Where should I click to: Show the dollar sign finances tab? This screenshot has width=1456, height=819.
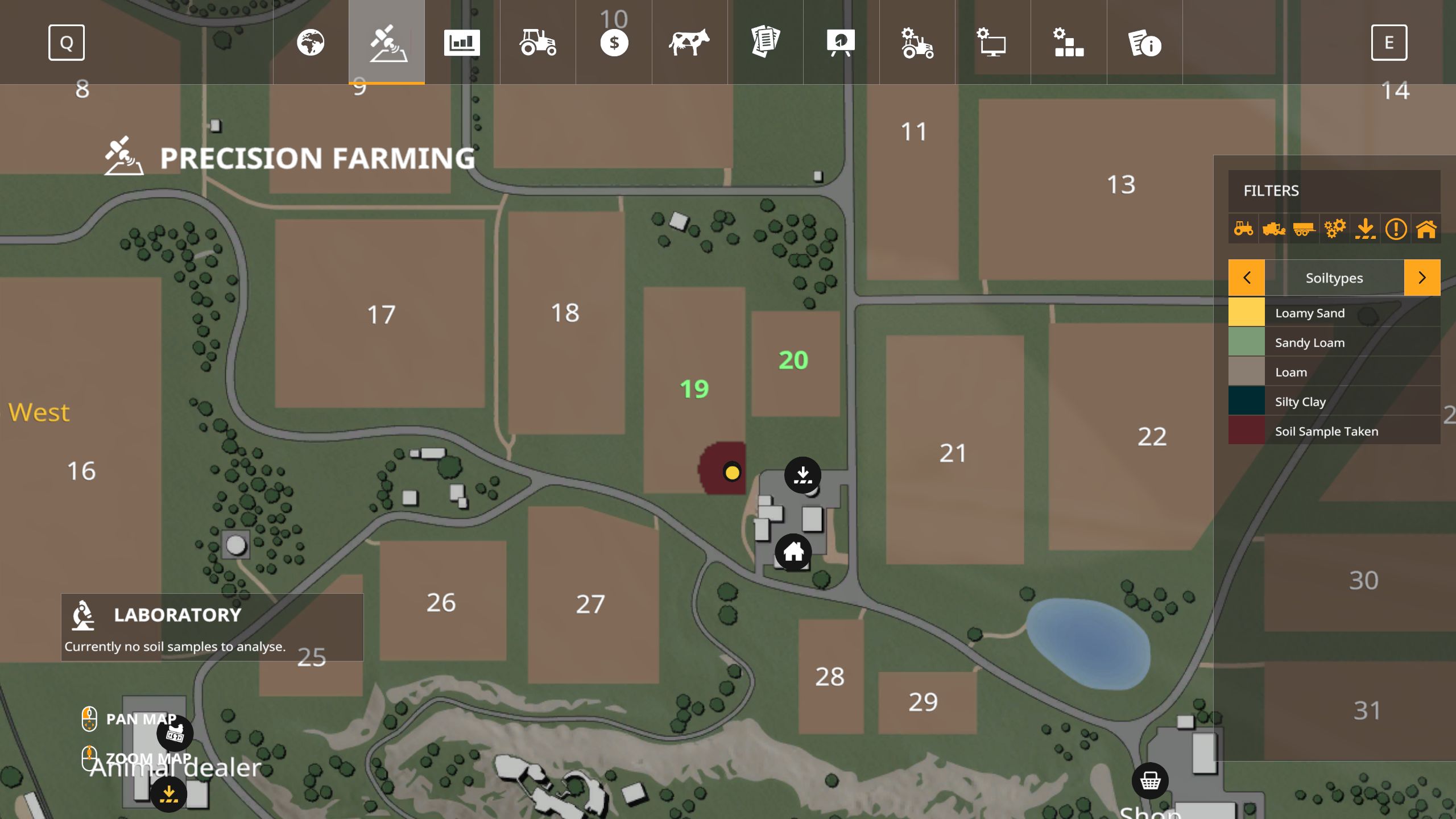(614, 43)
